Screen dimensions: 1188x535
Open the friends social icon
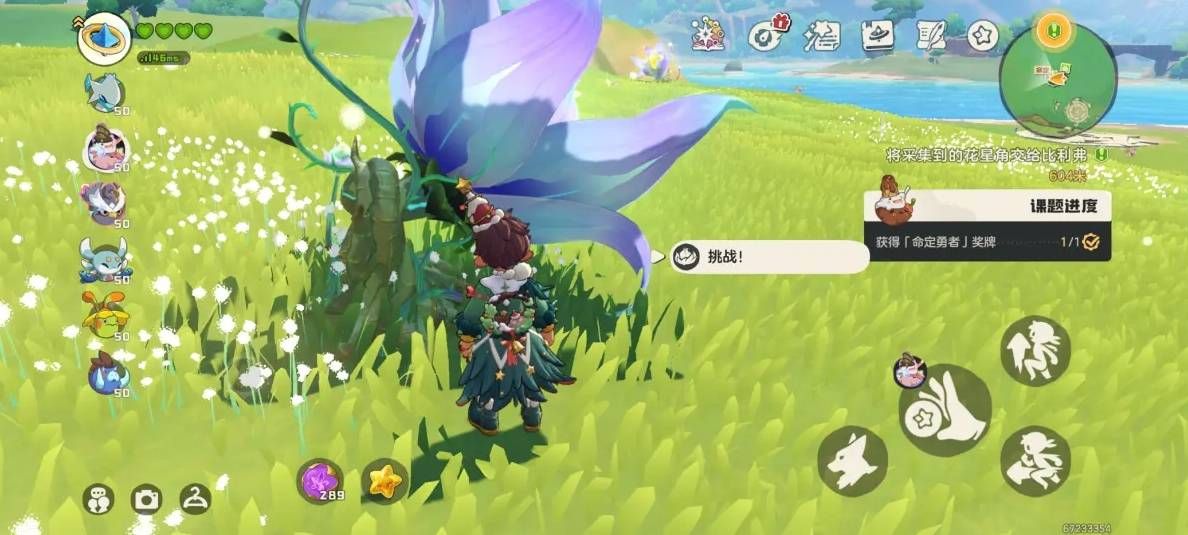98,499
